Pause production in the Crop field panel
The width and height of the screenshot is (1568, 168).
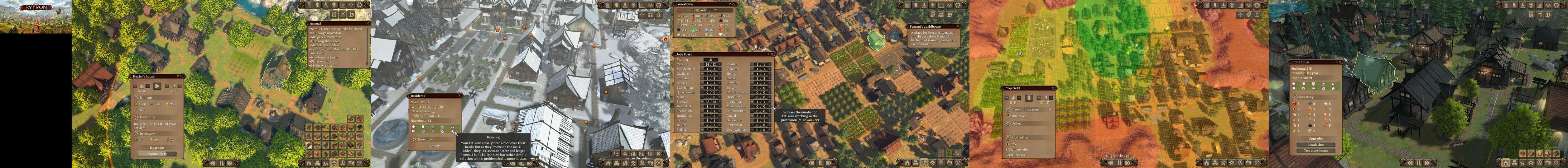coord(1029,97)
